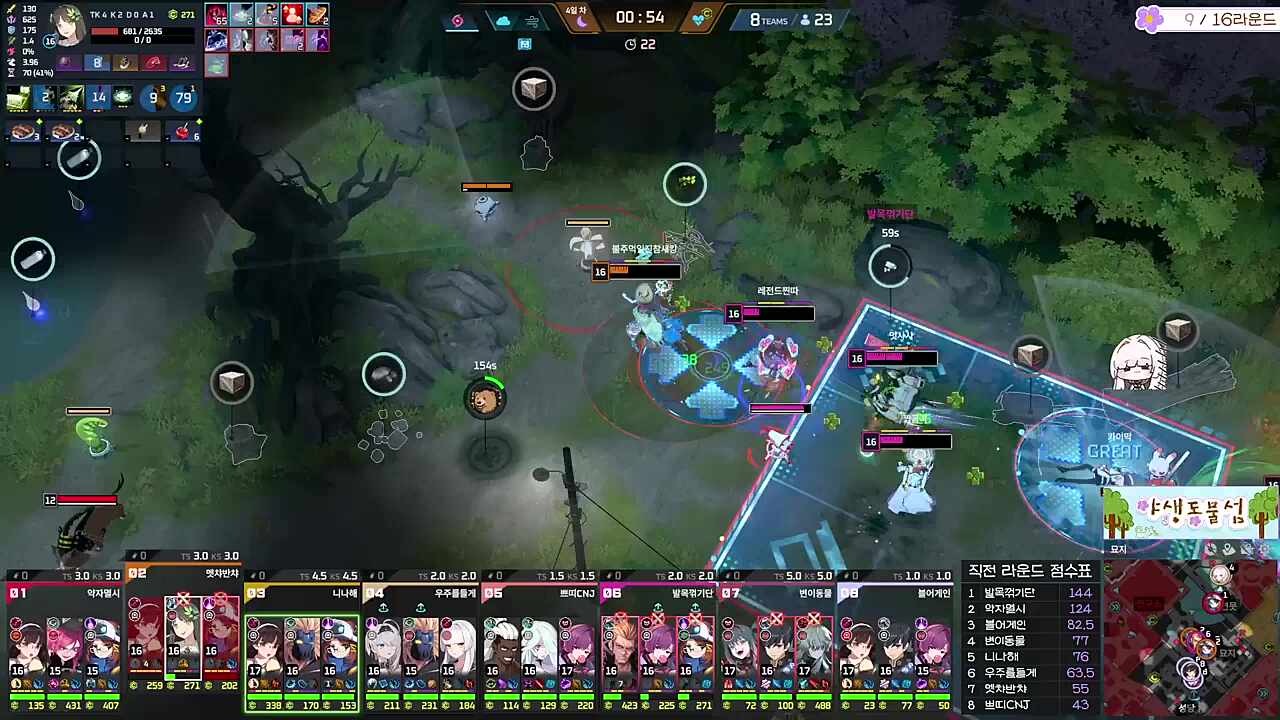1280x720 pixels.
Task: Enable the green diamond upgrade on the cherry item
Action: (x=199, y=121)
